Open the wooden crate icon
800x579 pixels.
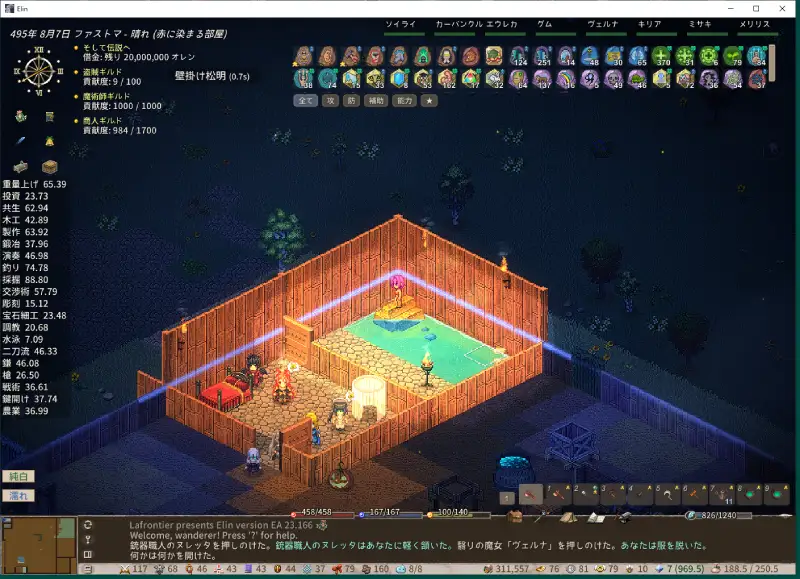coord(49,166)
